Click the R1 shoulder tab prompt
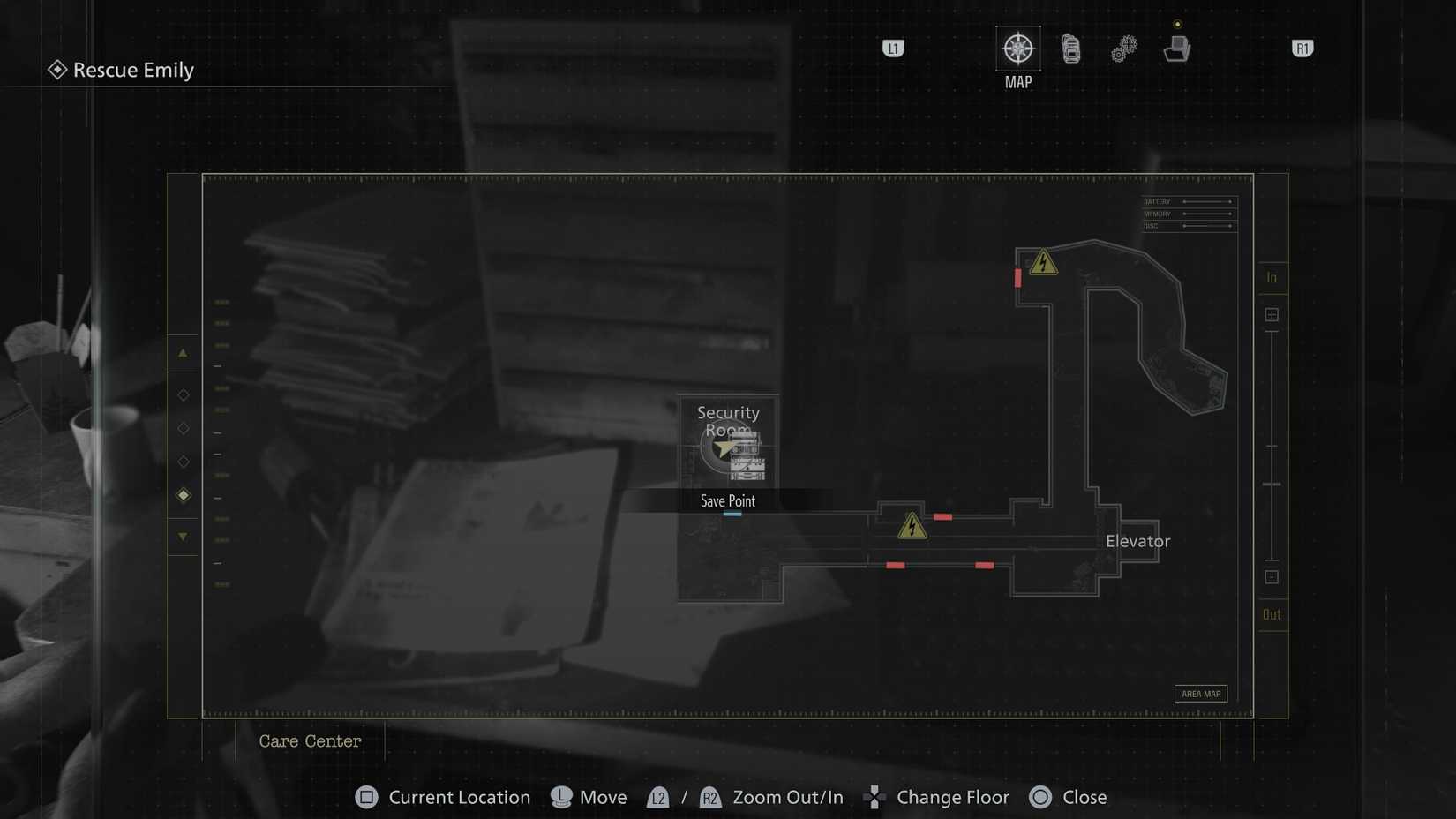1456x819 pixels. [1302, 49]
